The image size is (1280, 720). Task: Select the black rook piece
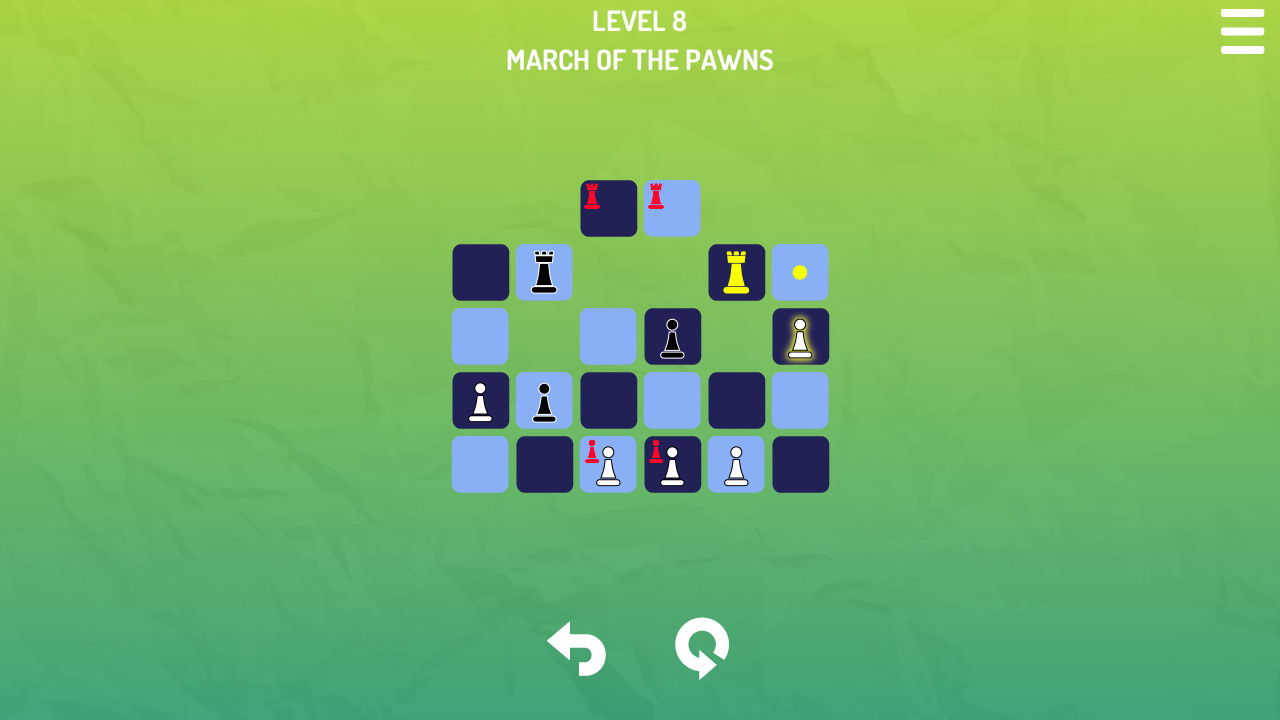[x=544, y=272]
